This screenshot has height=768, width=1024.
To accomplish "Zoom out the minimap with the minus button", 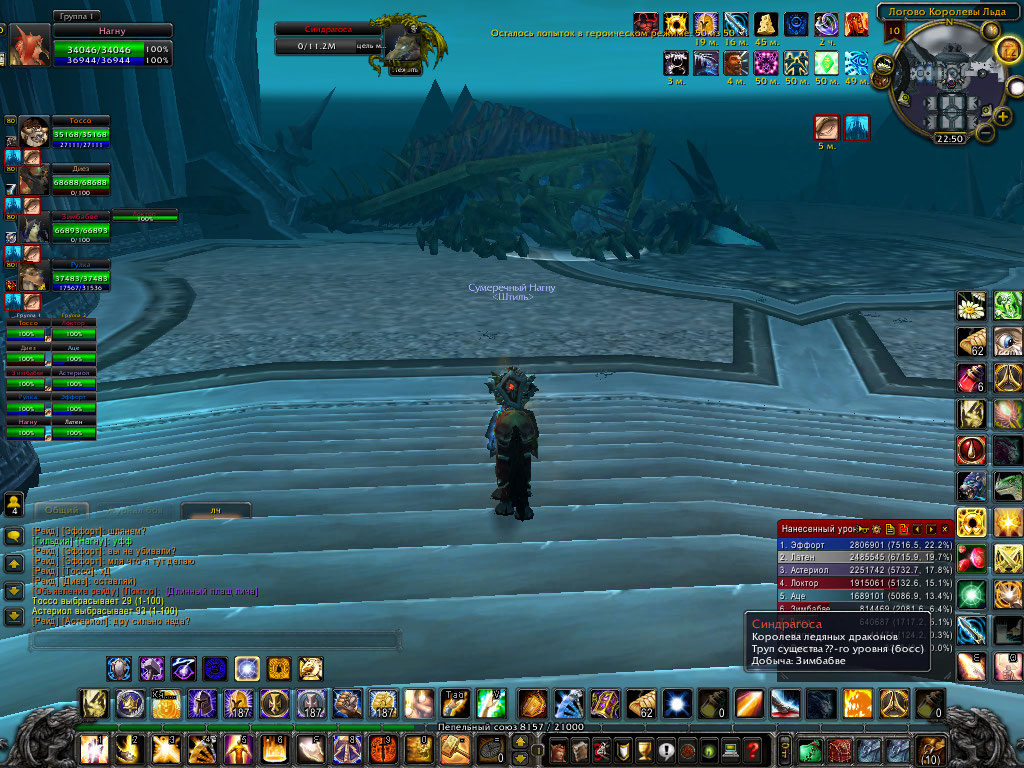I will tap(985, 132).
